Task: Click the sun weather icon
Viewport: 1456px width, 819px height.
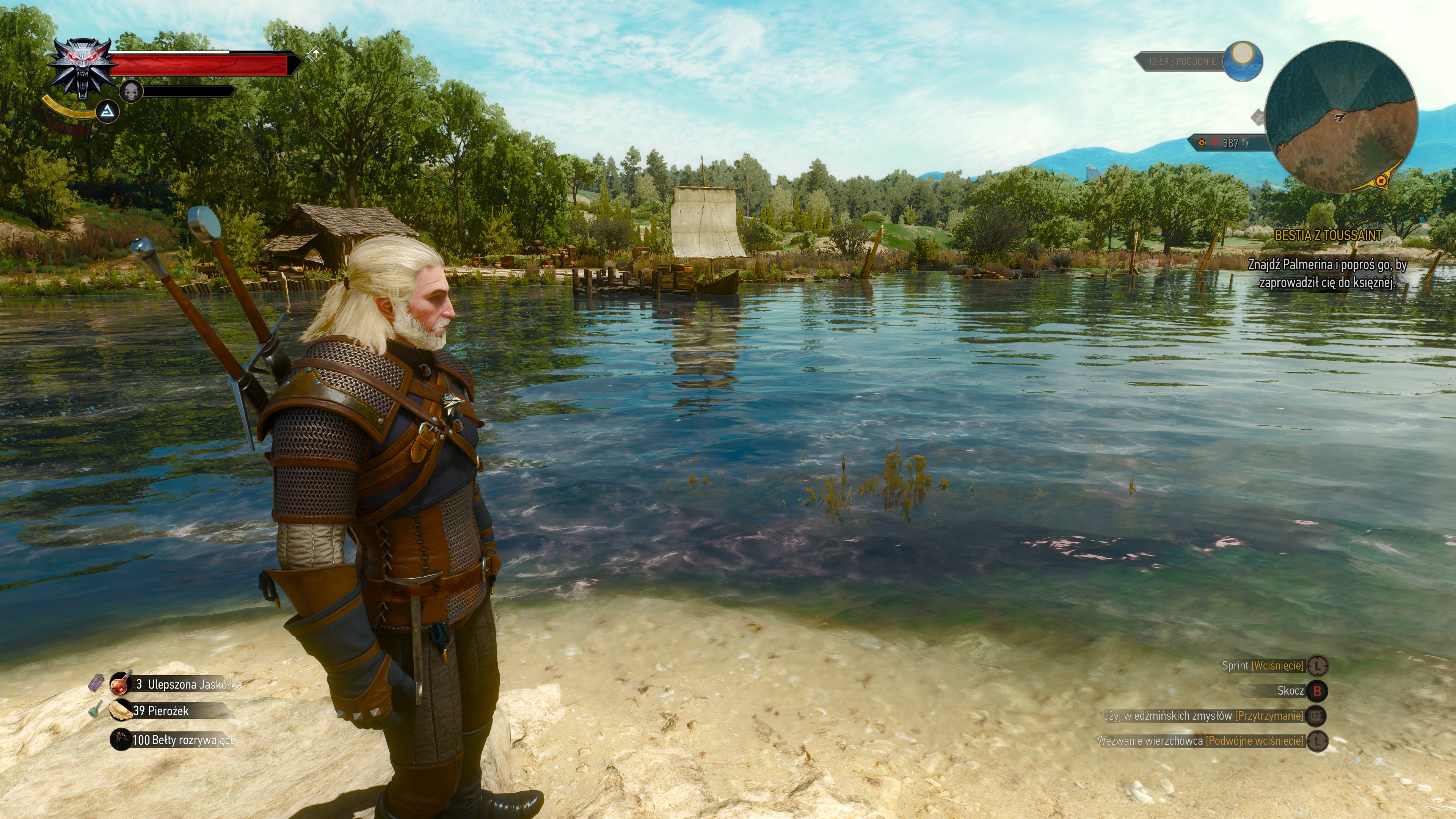Action: tap(1243, 60)
